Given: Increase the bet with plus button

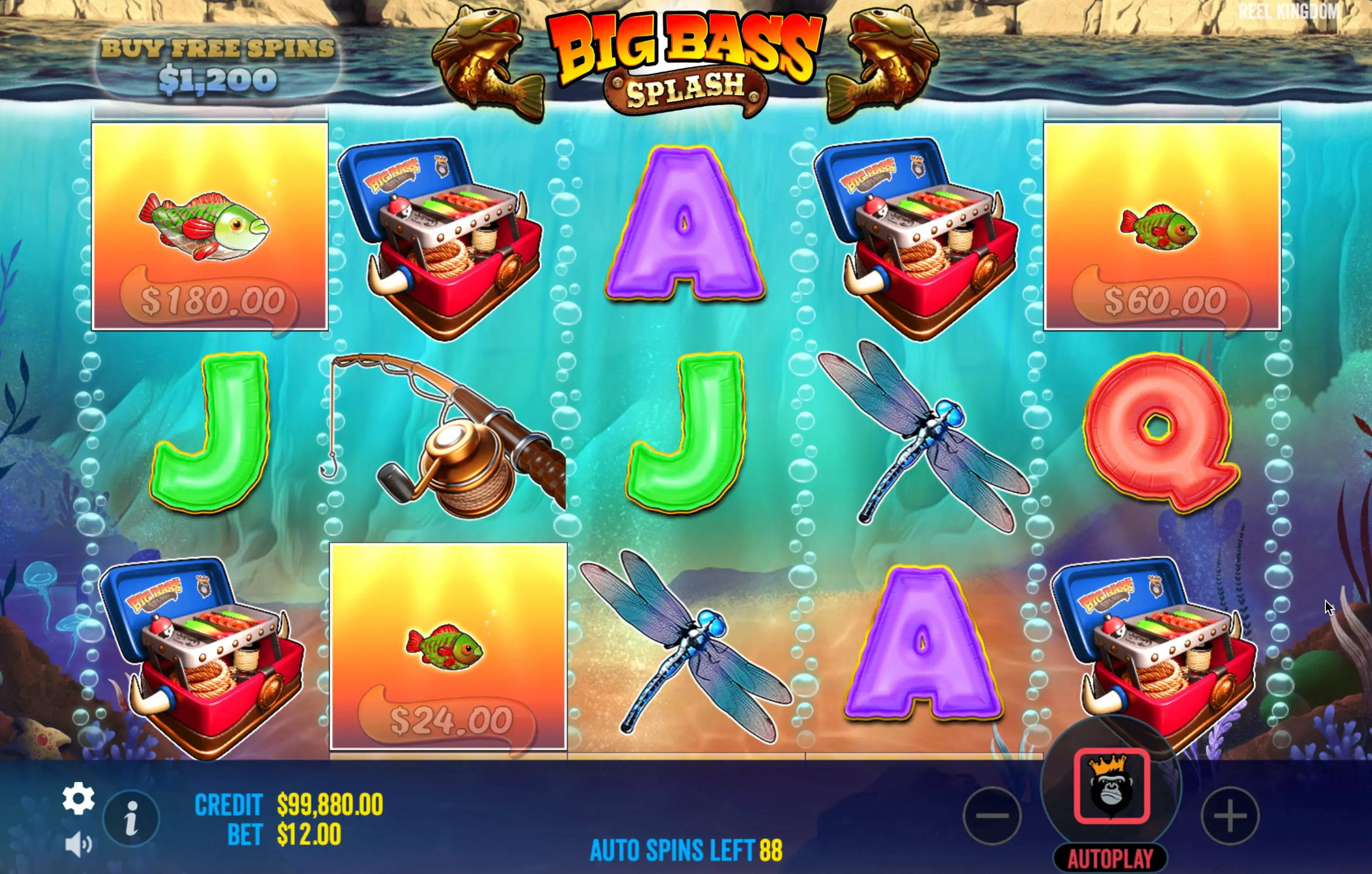Looking at the screenshot, I should point(1230,815).
